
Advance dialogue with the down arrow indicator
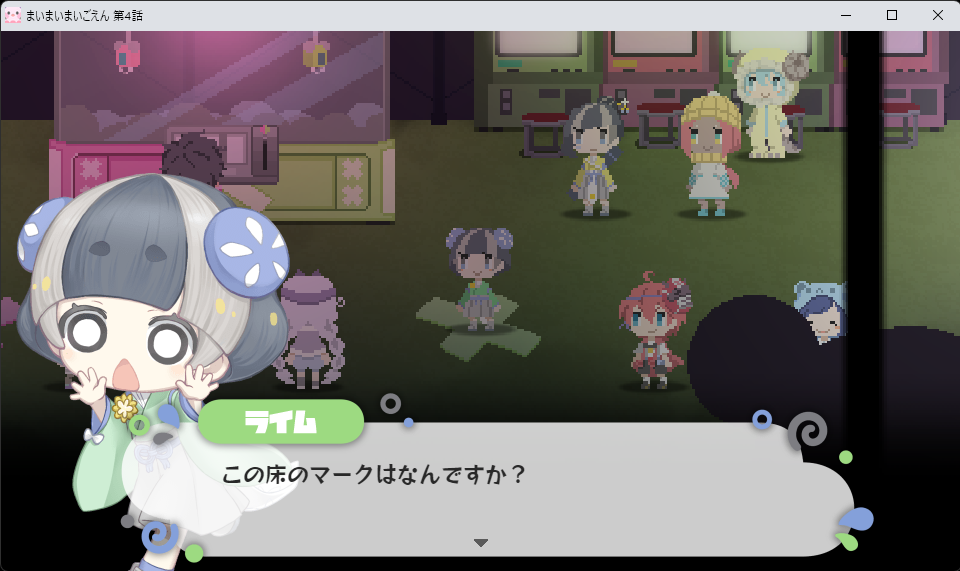pos(481,543)
